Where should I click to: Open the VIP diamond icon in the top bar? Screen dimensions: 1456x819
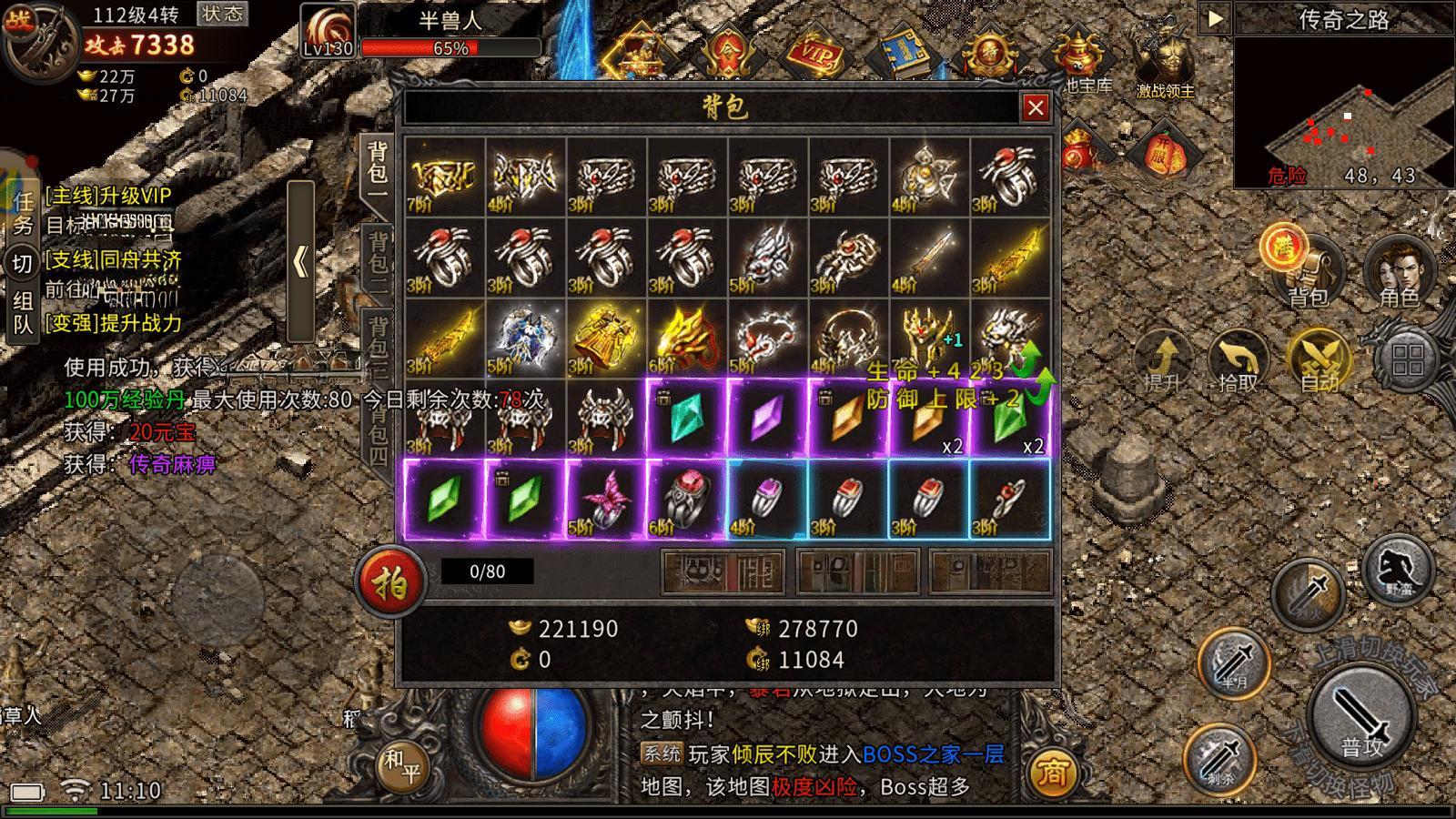[x=817, y=50]
